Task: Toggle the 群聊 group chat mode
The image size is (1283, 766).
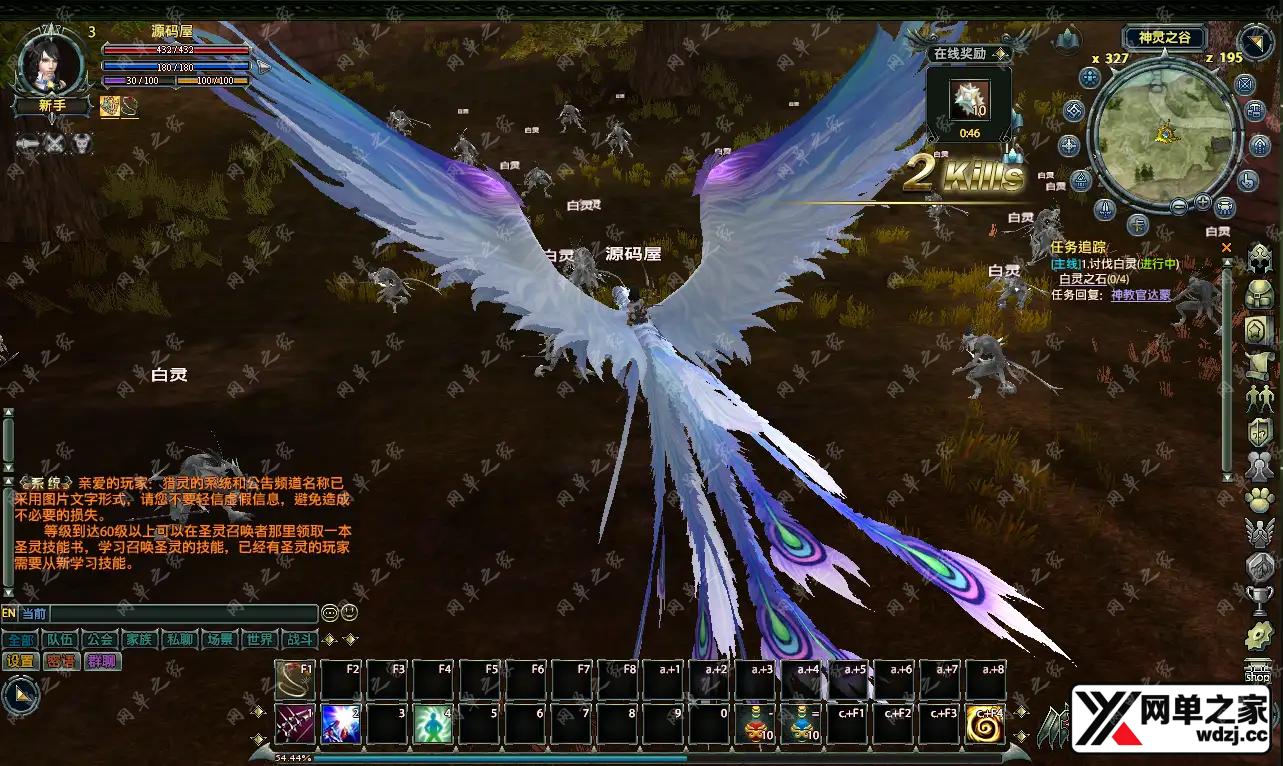Action: coord(104,660)
